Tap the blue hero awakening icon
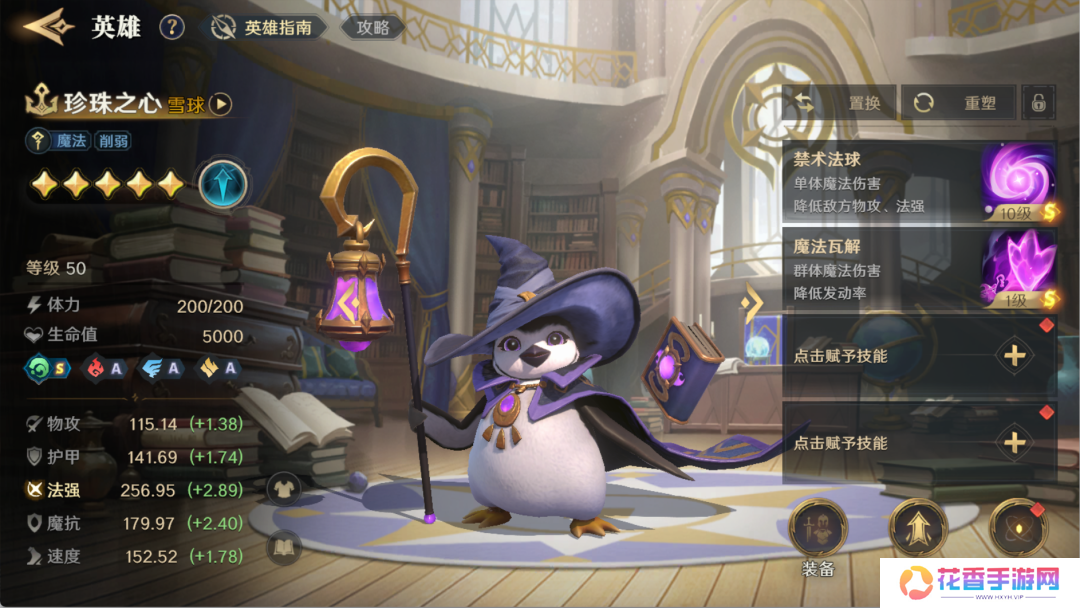1080x608 pixels. pyautogui.click(x=223, y=183)
